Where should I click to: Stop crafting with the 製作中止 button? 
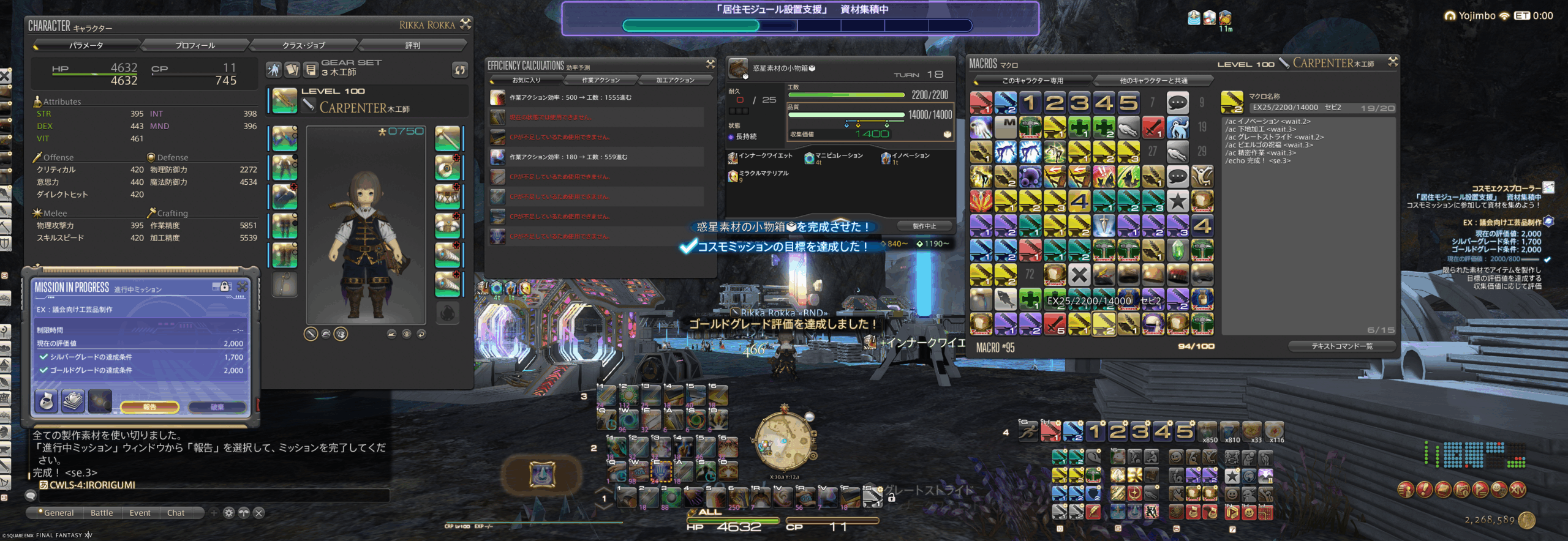coord(924,226)
